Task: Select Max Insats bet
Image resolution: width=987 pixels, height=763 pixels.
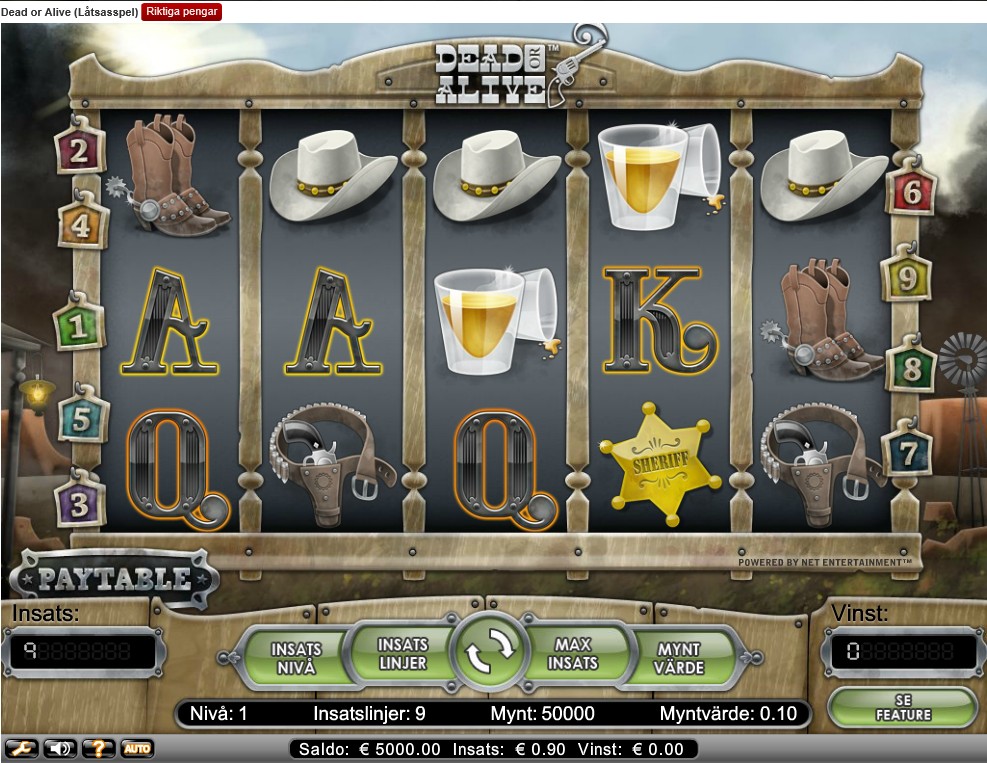Action: tap(573, 654)
